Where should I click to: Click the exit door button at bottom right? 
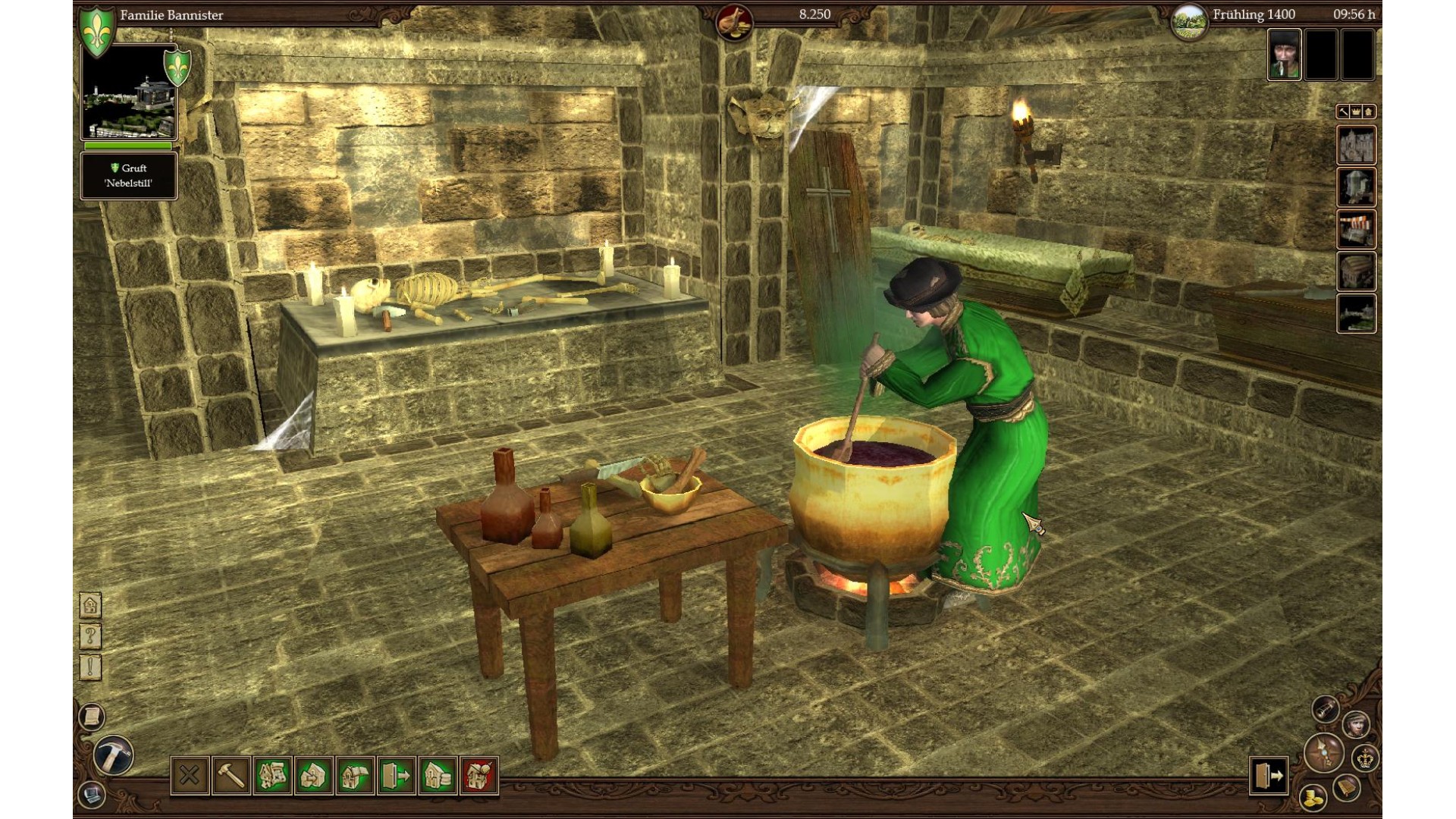[1268, 775]
